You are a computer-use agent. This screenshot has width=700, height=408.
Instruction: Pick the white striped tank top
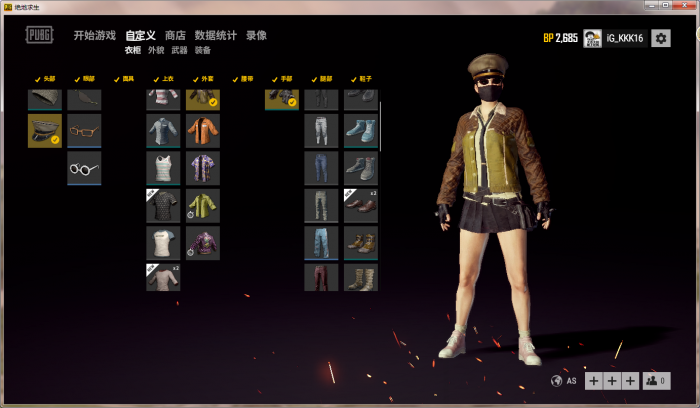[163, 168]
